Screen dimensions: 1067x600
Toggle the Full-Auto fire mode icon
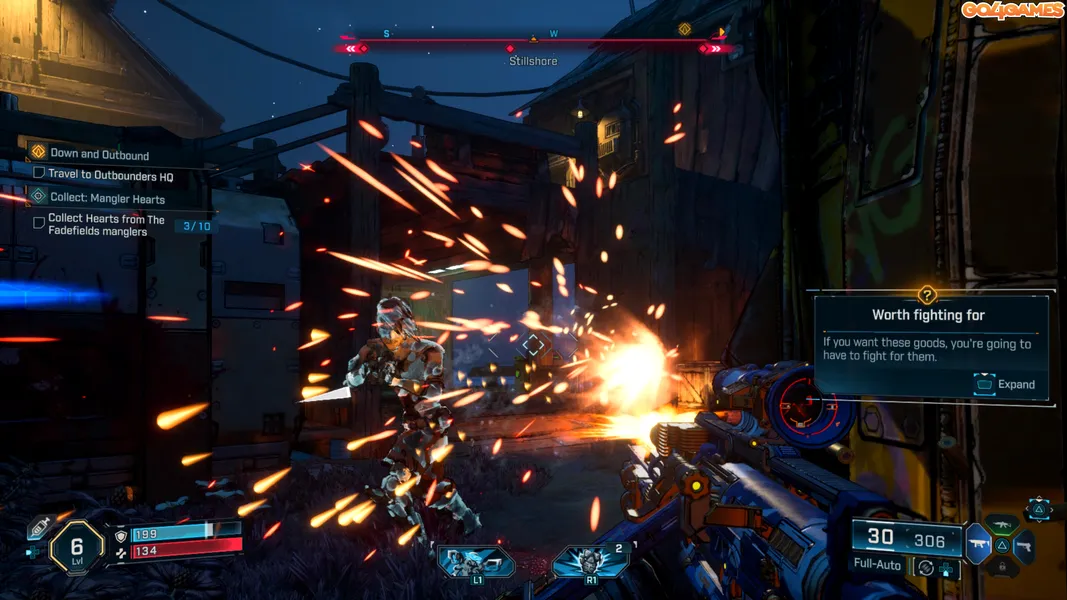tap(925, 566)
